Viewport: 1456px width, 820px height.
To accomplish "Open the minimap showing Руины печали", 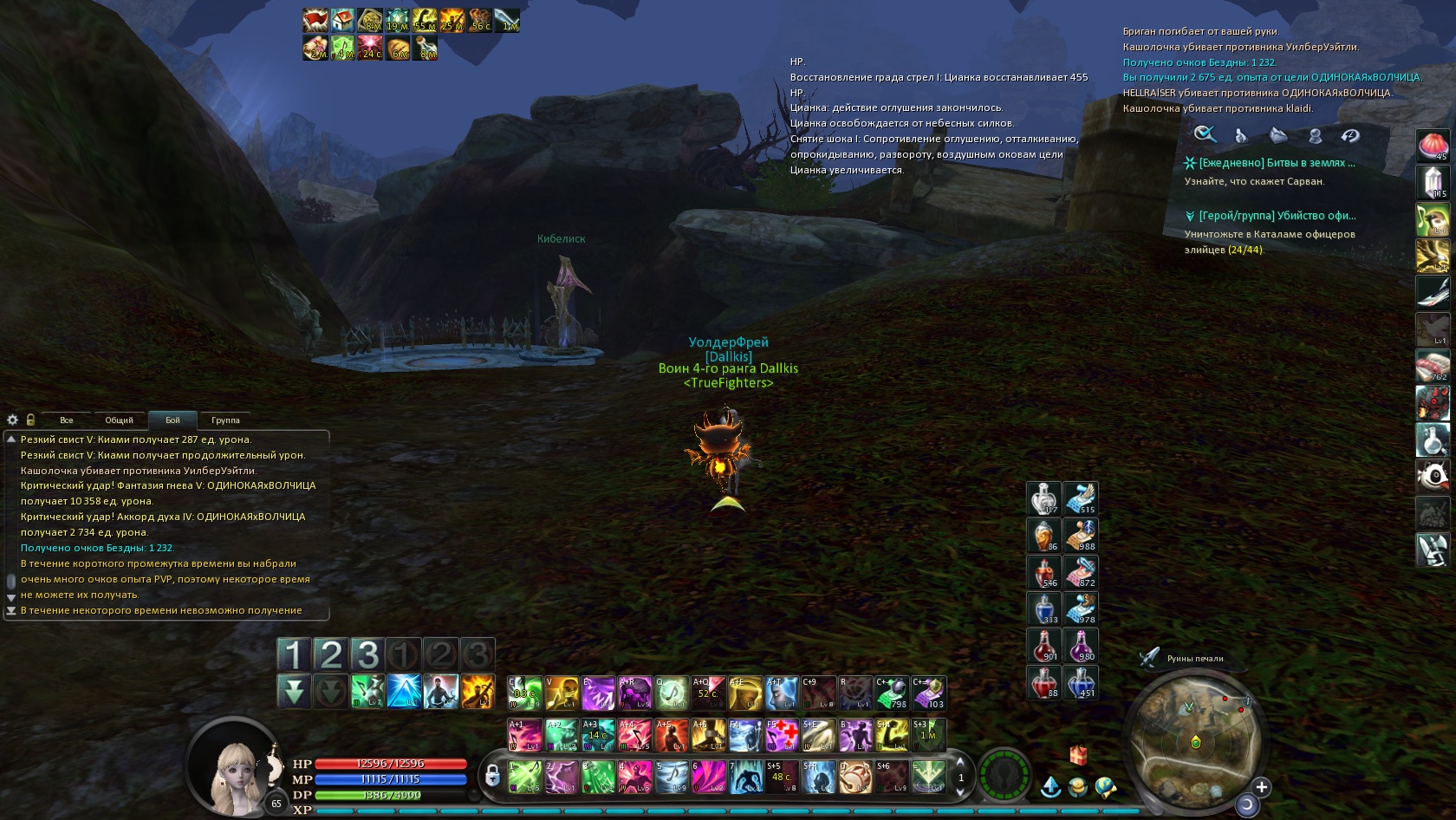I will [1195, 735].
